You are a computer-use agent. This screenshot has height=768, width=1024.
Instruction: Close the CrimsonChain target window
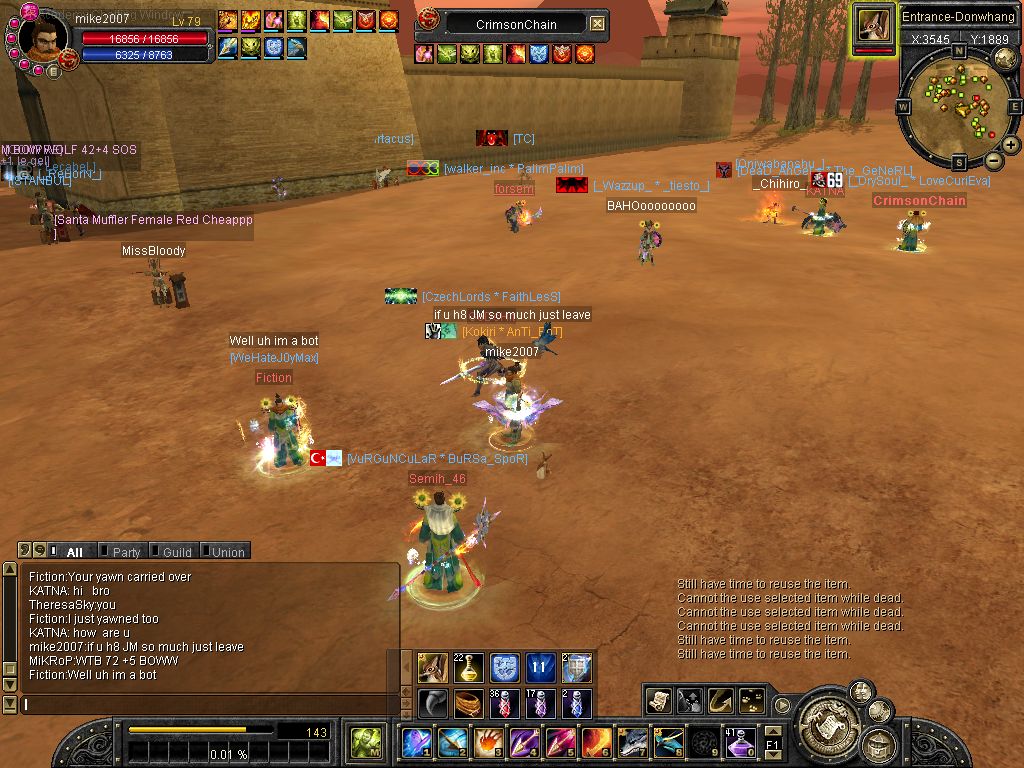coord(597,23)
